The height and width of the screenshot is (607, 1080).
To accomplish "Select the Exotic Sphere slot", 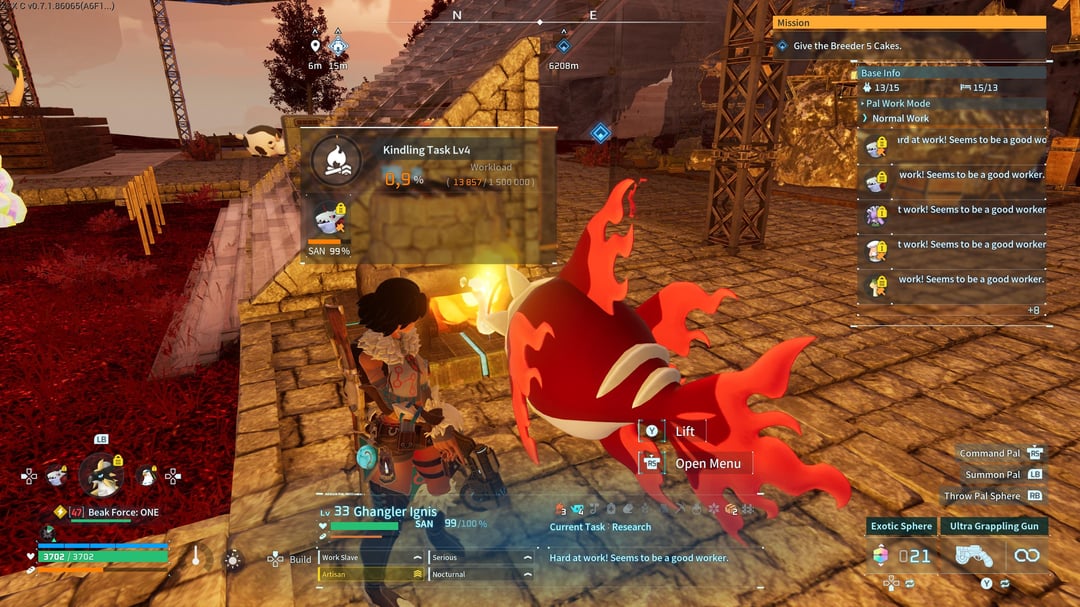I will [x=901, y=526].
